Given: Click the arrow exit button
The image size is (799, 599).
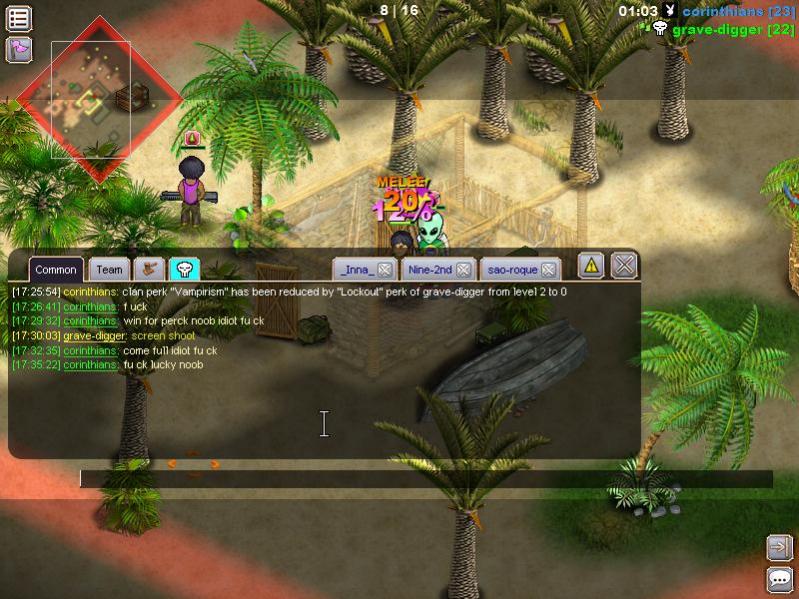Looking at the screenshot, I should (779, 547).
